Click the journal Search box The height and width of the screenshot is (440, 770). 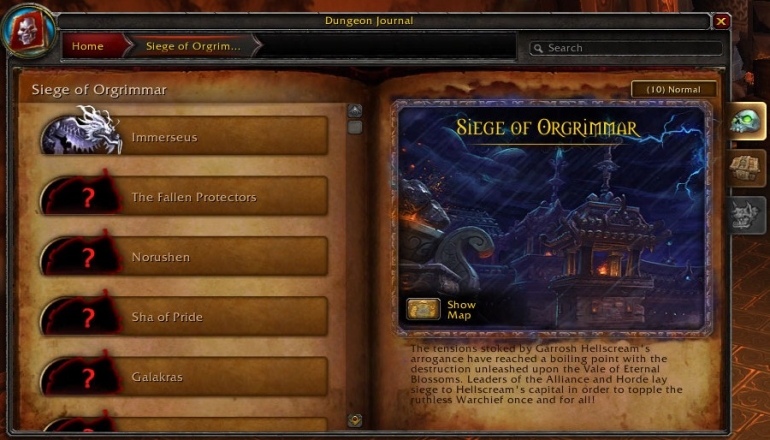pyautogui.click(x=626, y=48)
